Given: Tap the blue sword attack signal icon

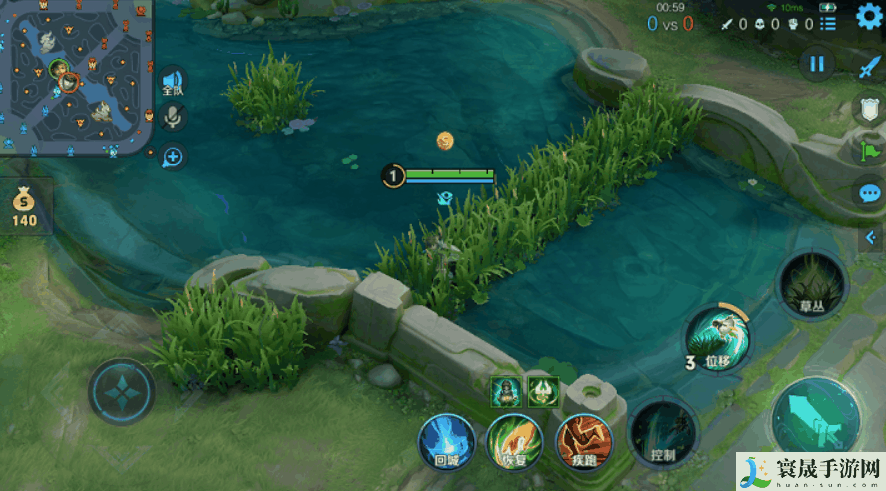Looking at the screenshot, I should point(869,66).
